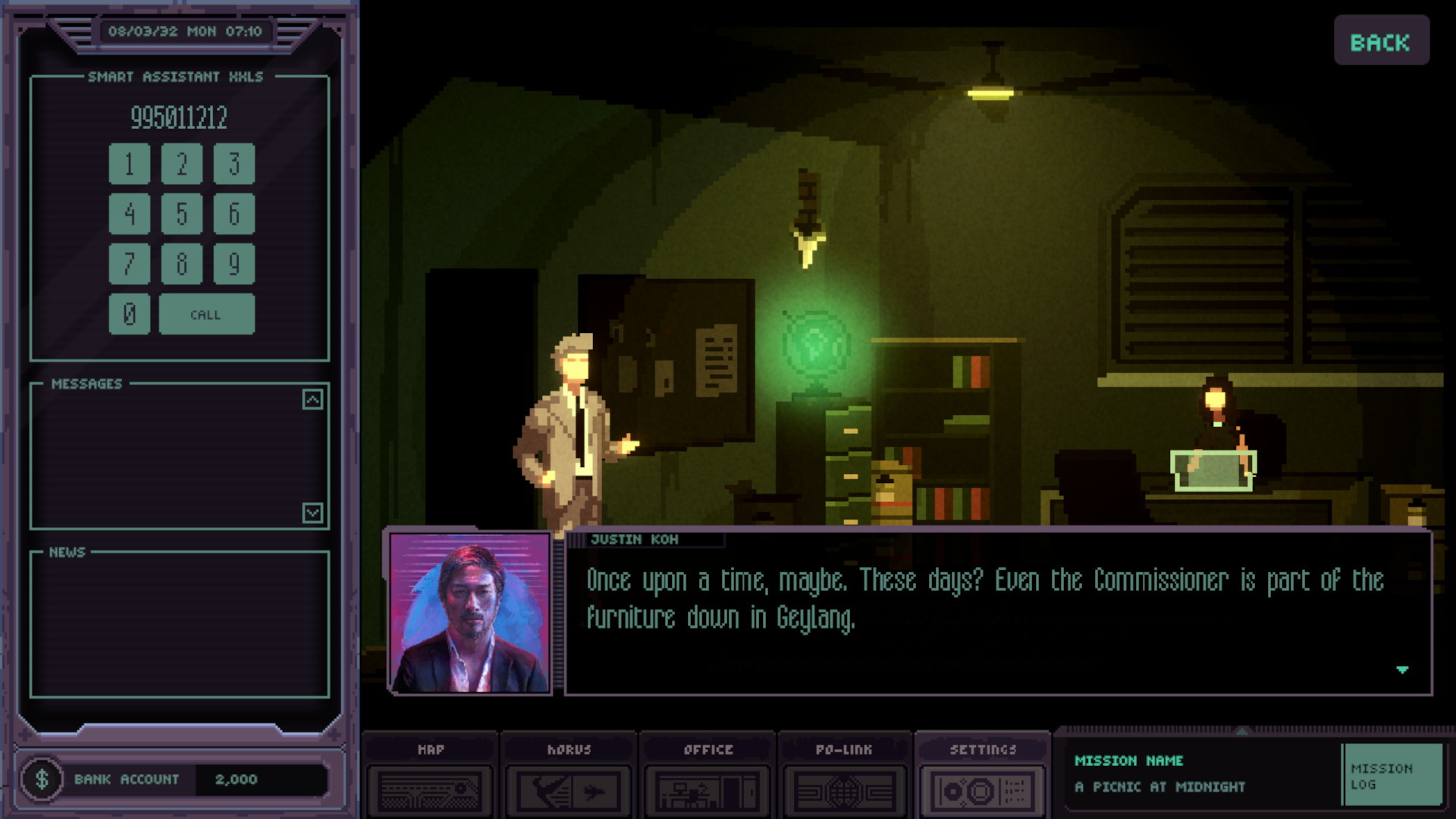The width and height of the screenshot is (1456, 819).
Task: Place the call with the CALL button
Action: pos(206,314)
